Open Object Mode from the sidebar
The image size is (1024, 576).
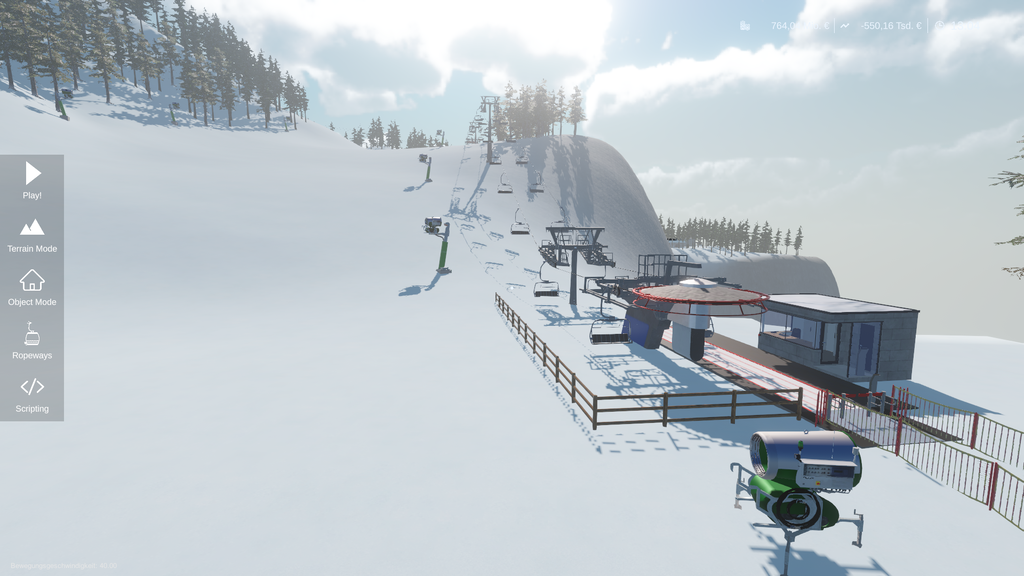(32, 287)
